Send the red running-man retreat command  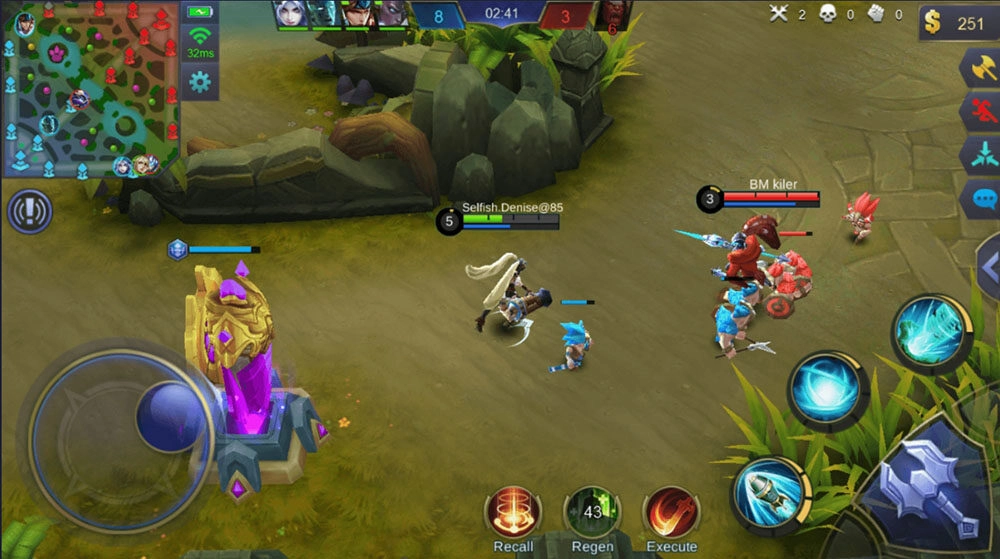pos(980,113)
